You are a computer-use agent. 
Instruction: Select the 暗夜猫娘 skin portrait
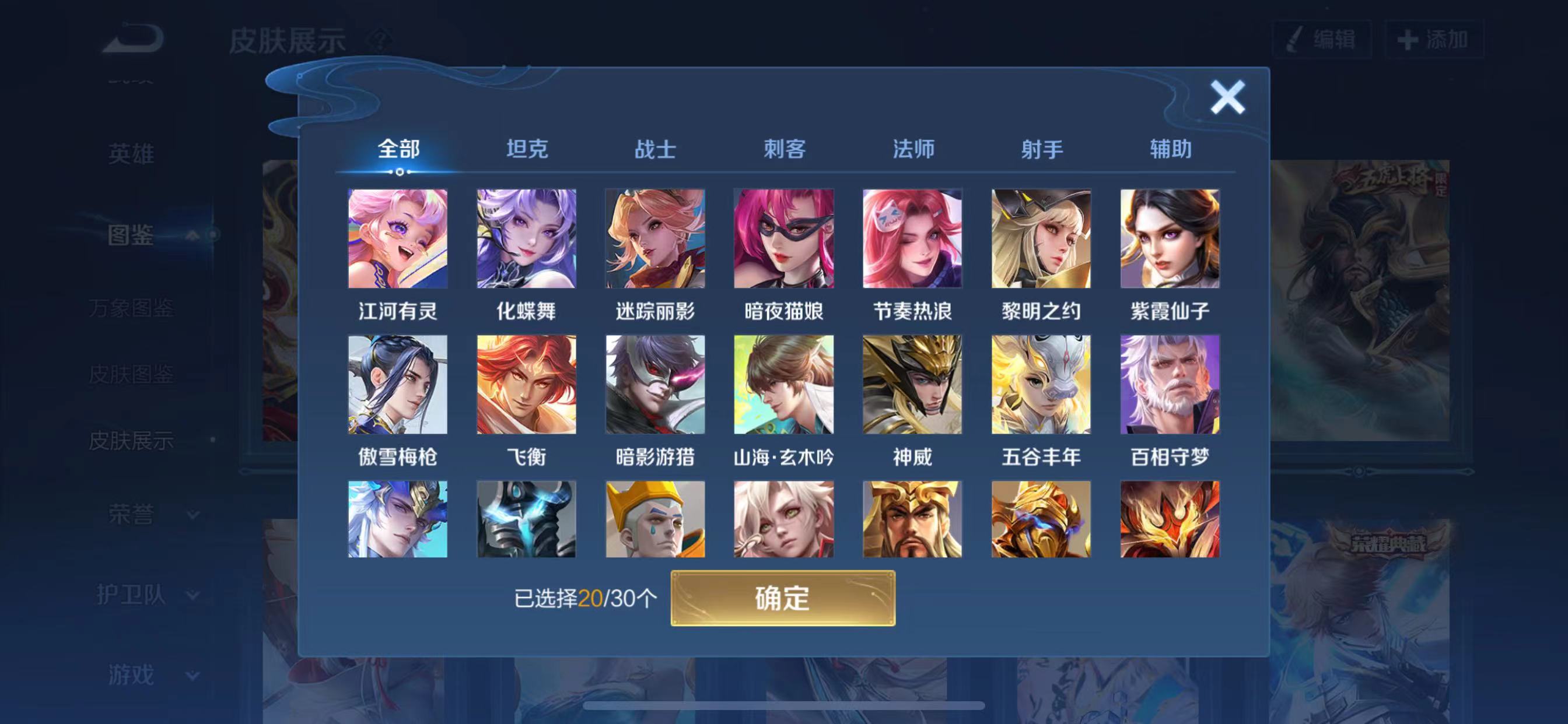pos(784,239)
